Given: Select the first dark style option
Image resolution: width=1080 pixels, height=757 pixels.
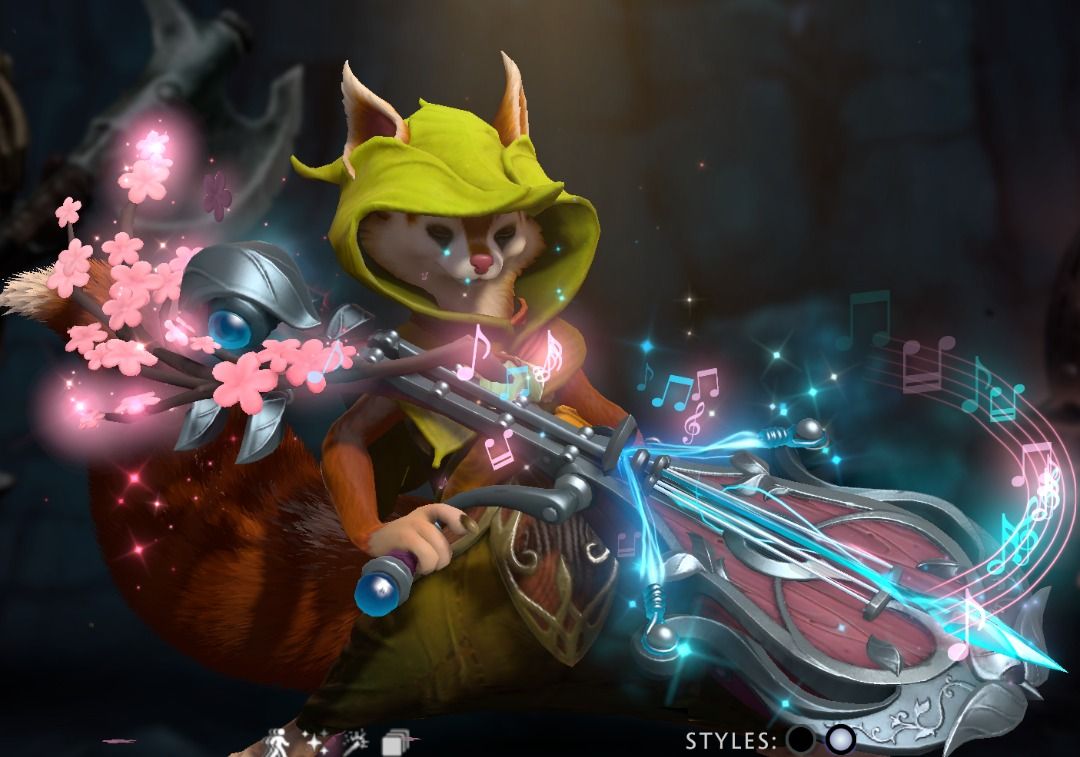Looking at the screenshot, I should click(x=800, y=740).
